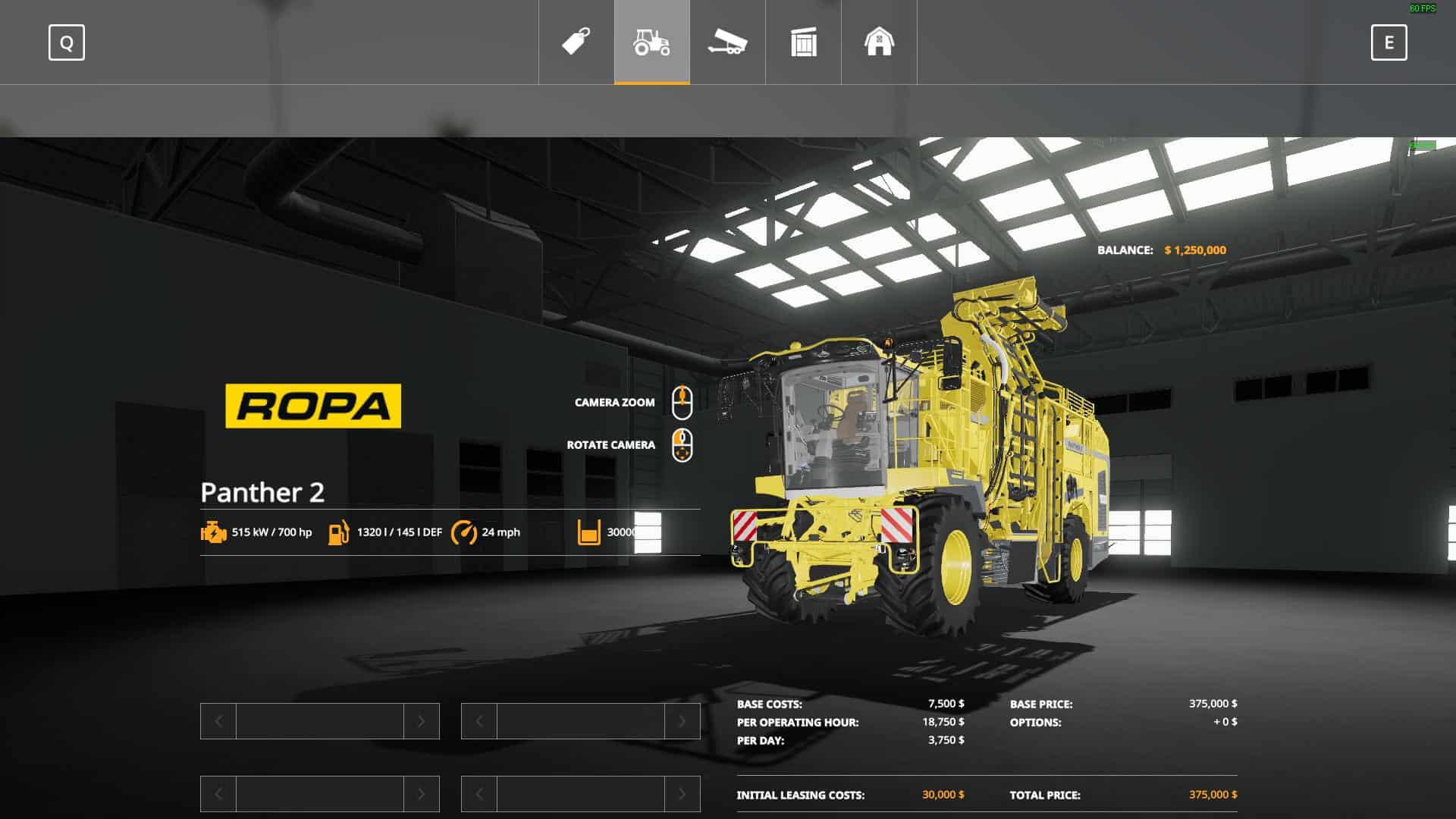The height and width of the screenshot is (819, 1456).
Task: Show the pallet objects tab
Action: [804, 42]
